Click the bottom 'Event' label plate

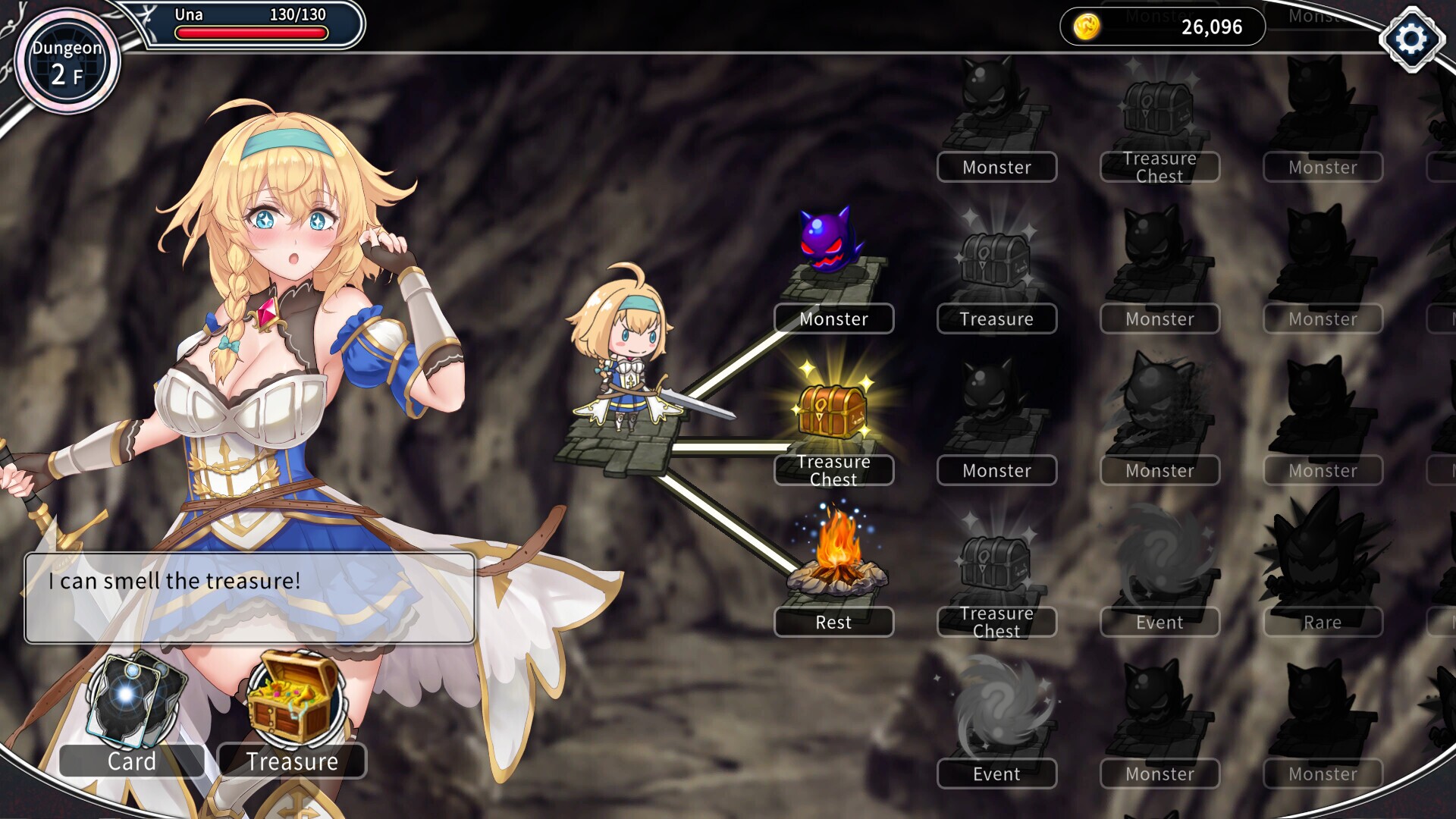(x=996, y=773)
